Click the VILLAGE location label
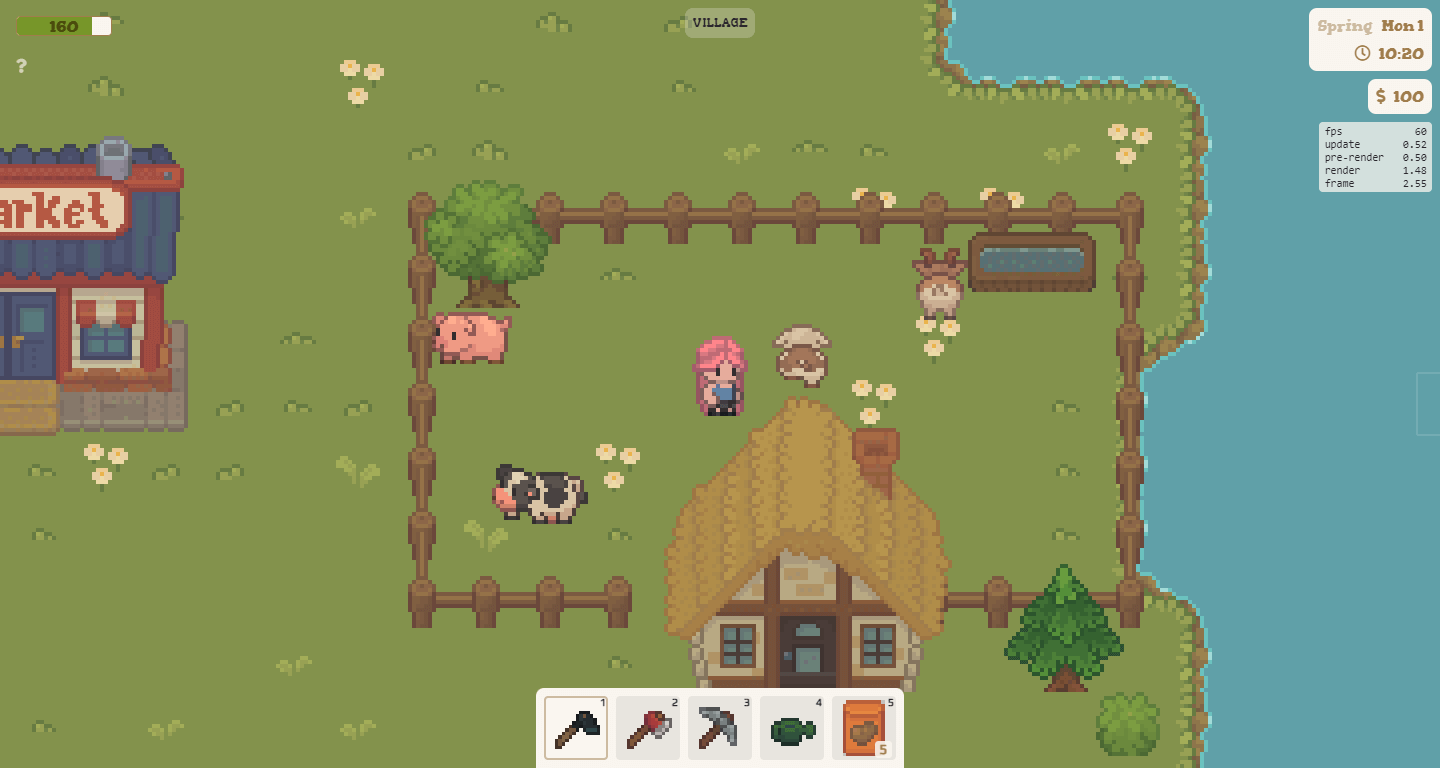 pos(720,22)
